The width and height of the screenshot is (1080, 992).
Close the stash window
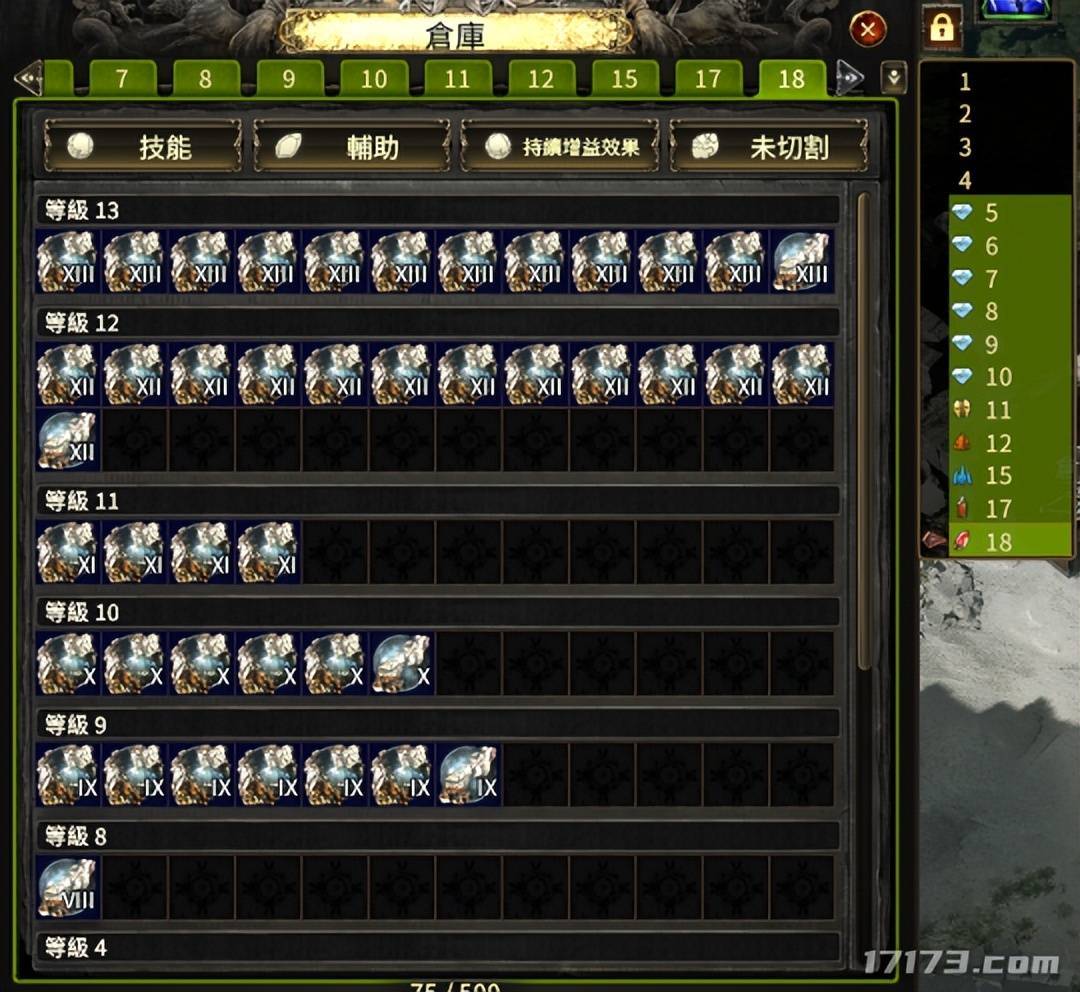pyautogui.click(x=867, y=30)
